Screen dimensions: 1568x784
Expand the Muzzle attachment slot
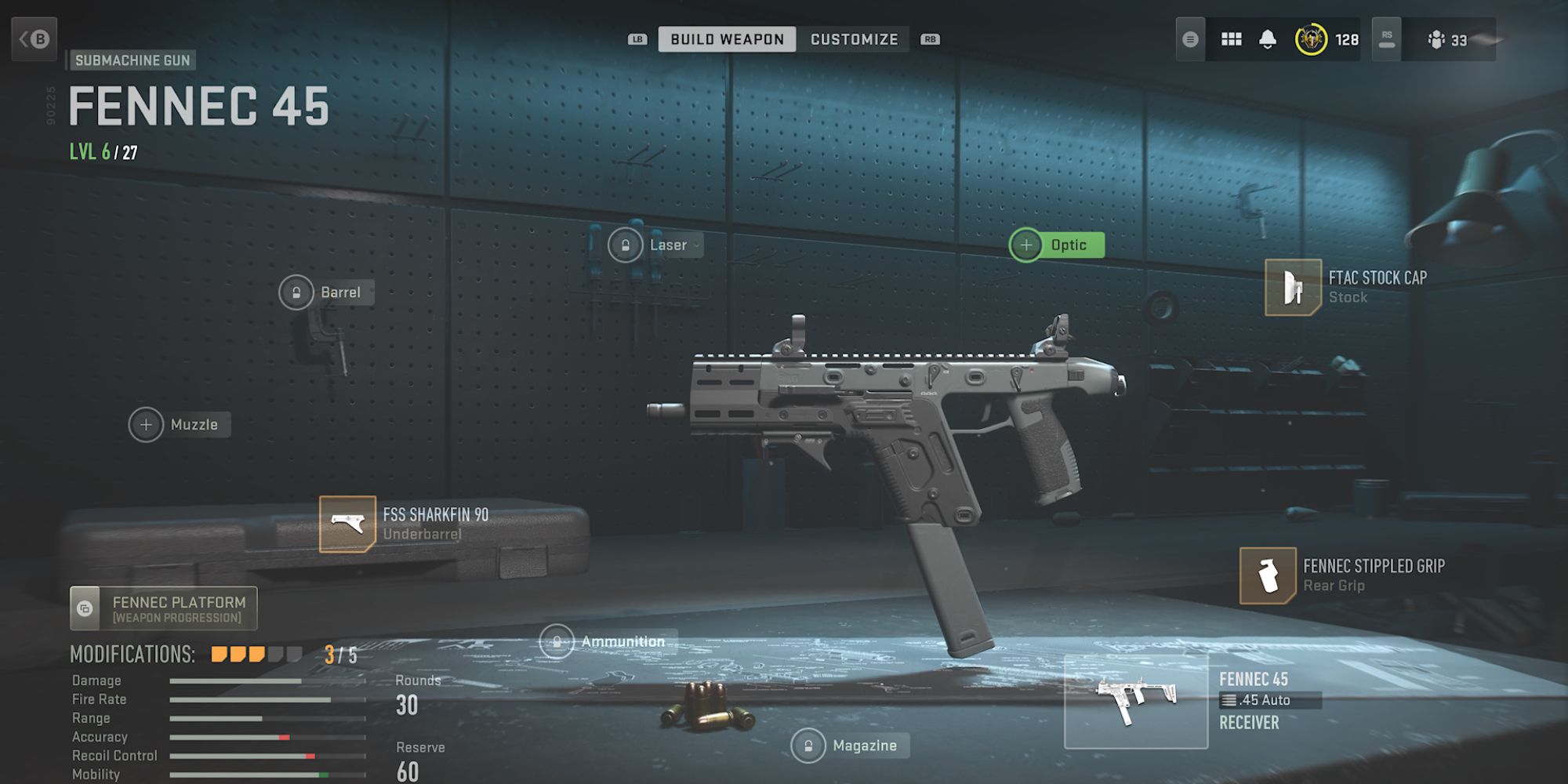(180, 424)
